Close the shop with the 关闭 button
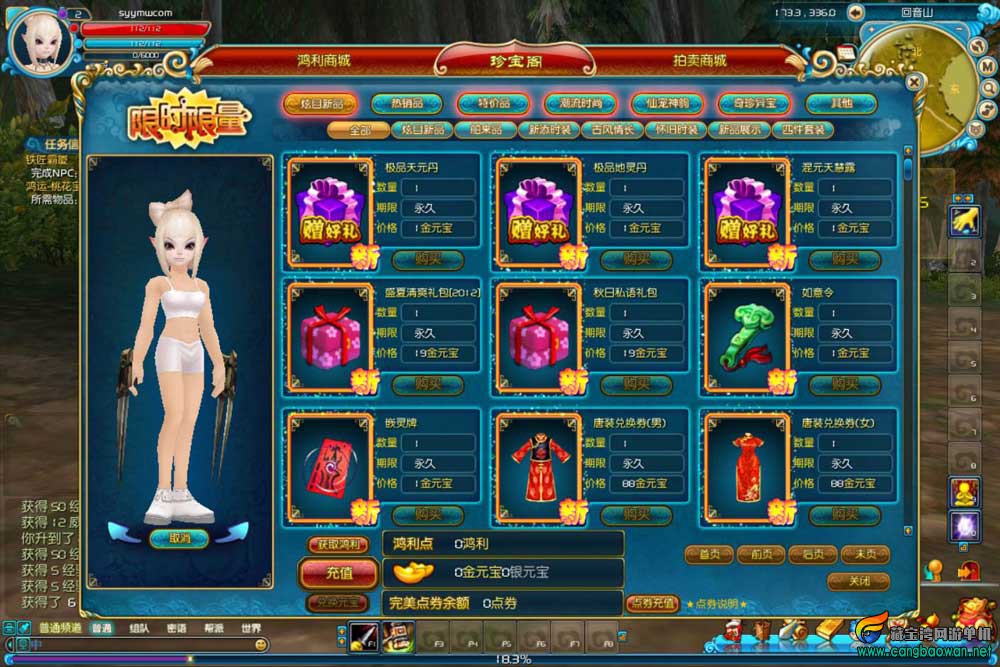 (x=858, y=581)
